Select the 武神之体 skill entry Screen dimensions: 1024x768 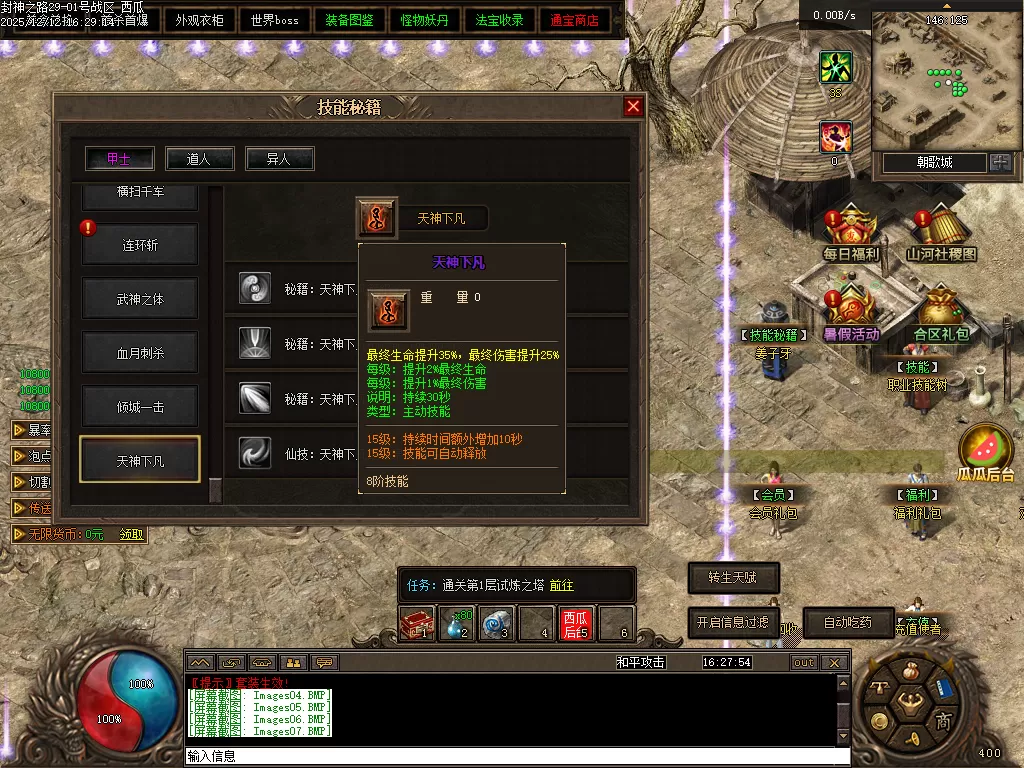140,298
